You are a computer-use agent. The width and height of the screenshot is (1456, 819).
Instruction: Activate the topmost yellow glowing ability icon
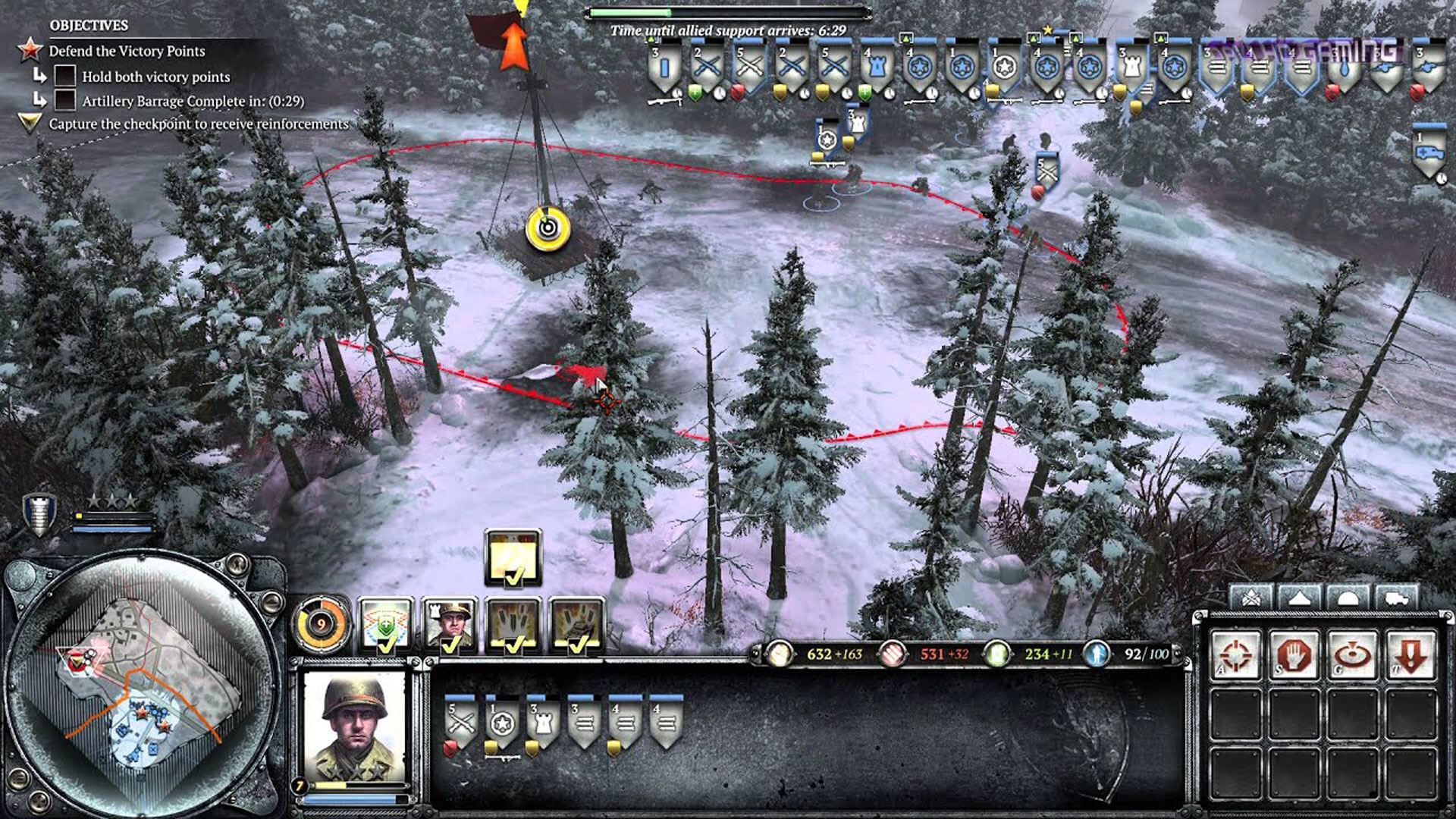pyautogui.click(x=513, y=557)
